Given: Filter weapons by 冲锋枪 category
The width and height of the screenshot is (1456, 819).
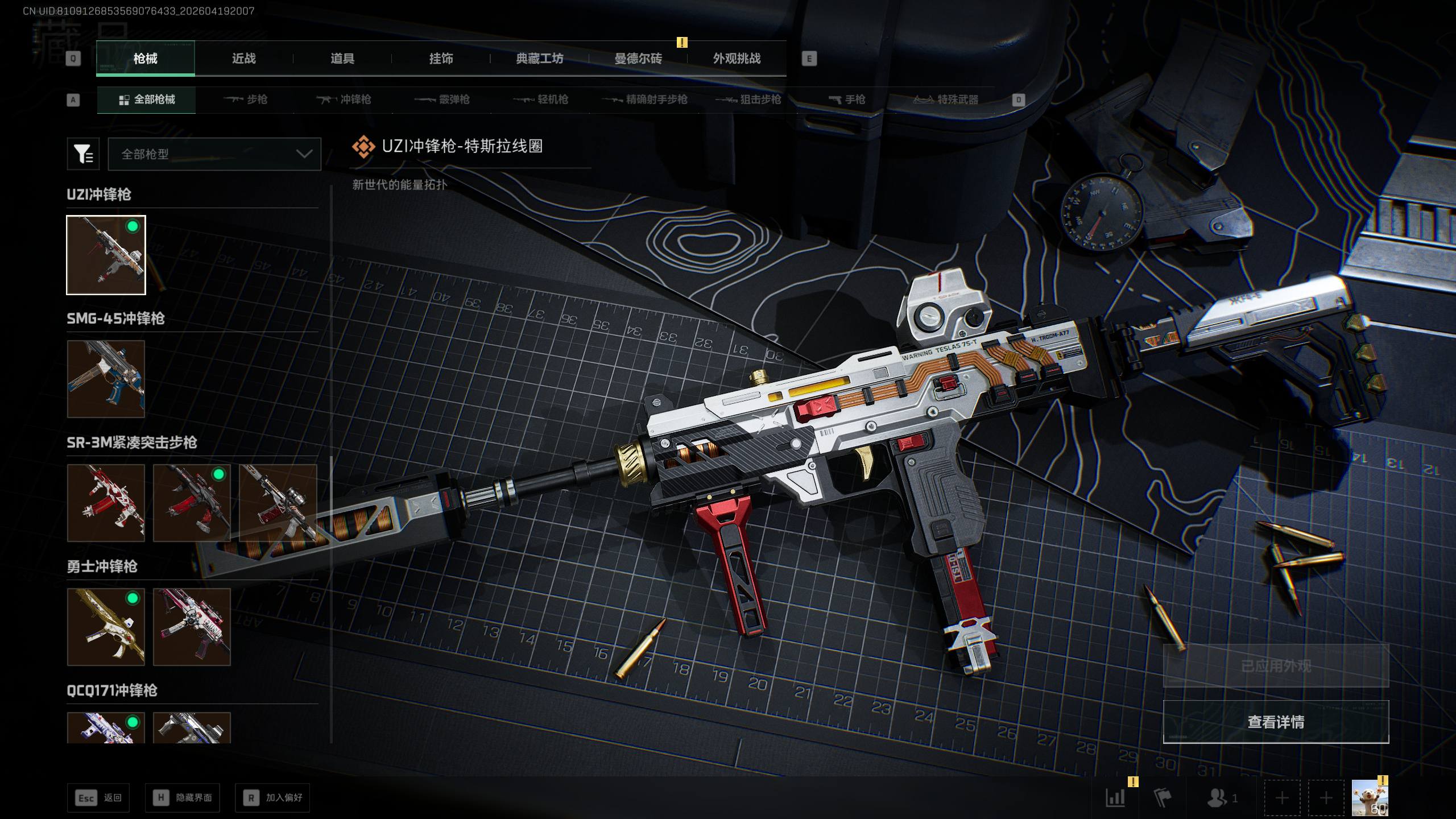Looking at the screenshot, I should coord(344,100).
